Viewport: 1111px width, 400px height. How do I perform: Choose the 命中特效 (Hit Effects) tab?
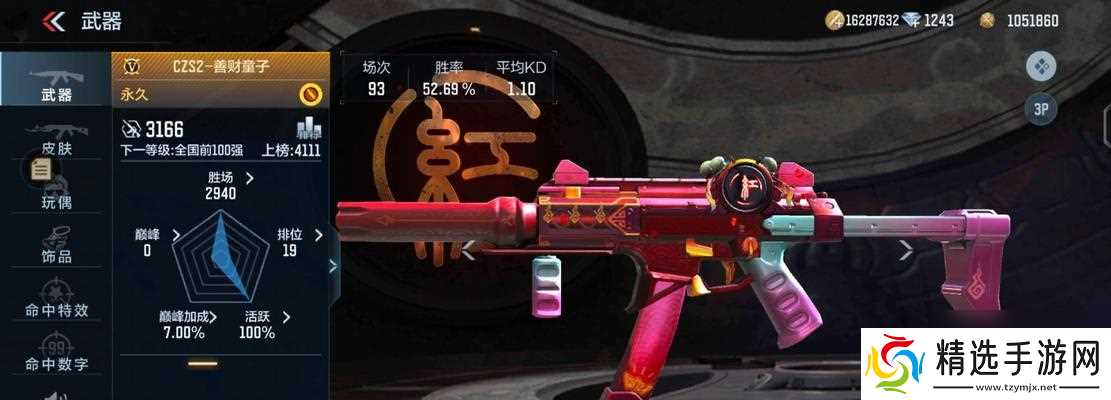click(x=56, y=300)
